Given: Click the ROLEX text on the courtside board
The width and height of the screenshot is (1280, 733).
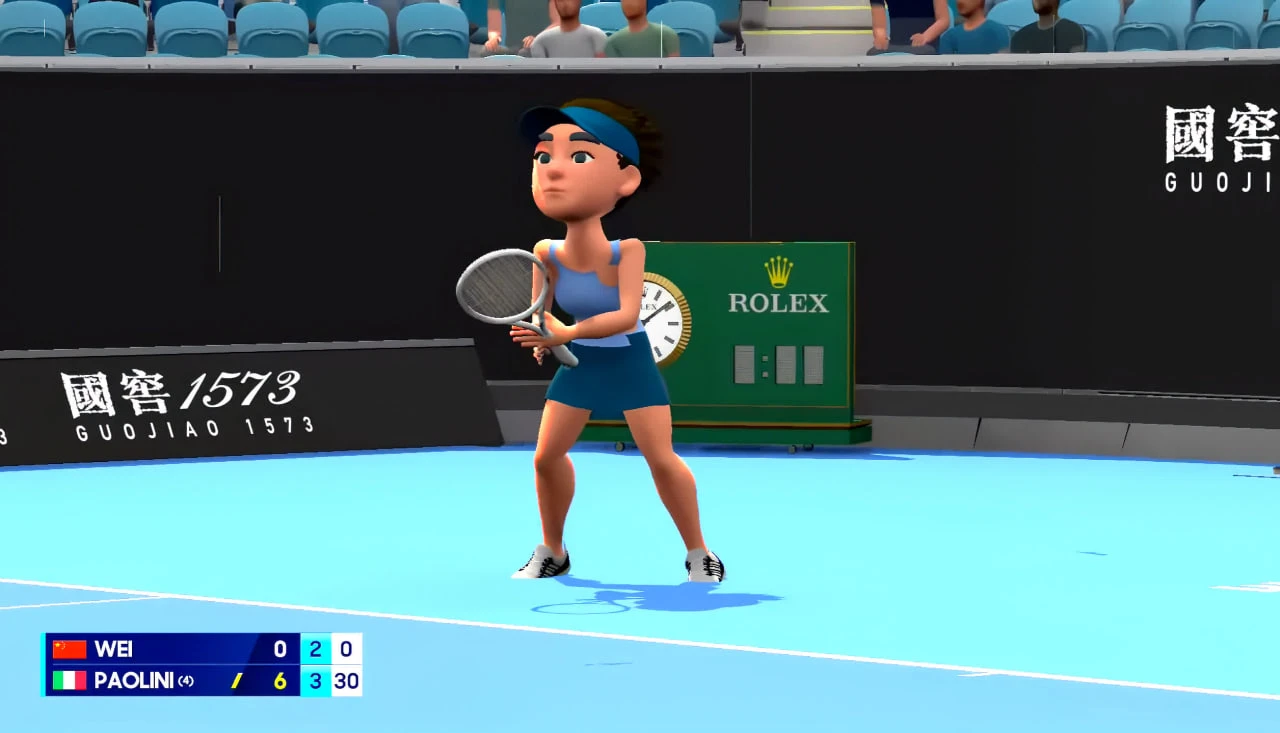Looking at the screenshot, I should [778, 302].
